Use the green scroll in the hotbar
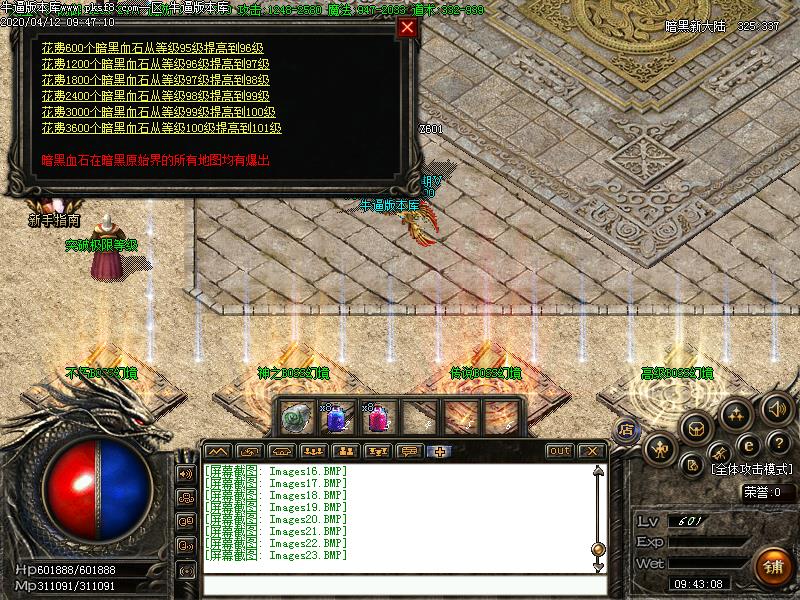This screenshot has width=800, height=600. point(297,417)
